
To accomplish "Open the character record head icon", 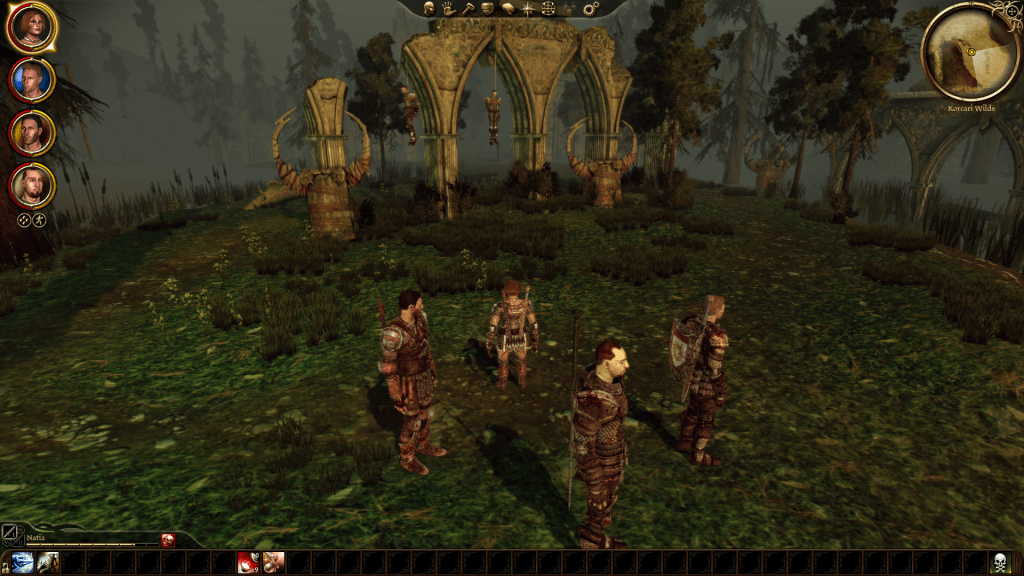I will click(427, 8).
